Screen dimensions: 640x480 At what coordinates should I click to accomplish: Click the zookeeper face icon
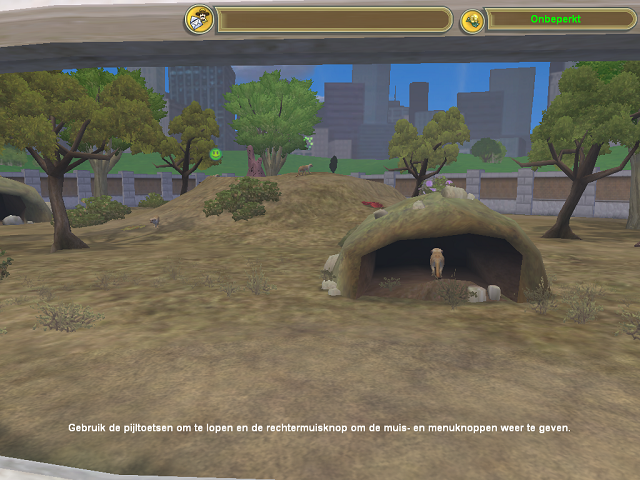(x=199, y=19)
